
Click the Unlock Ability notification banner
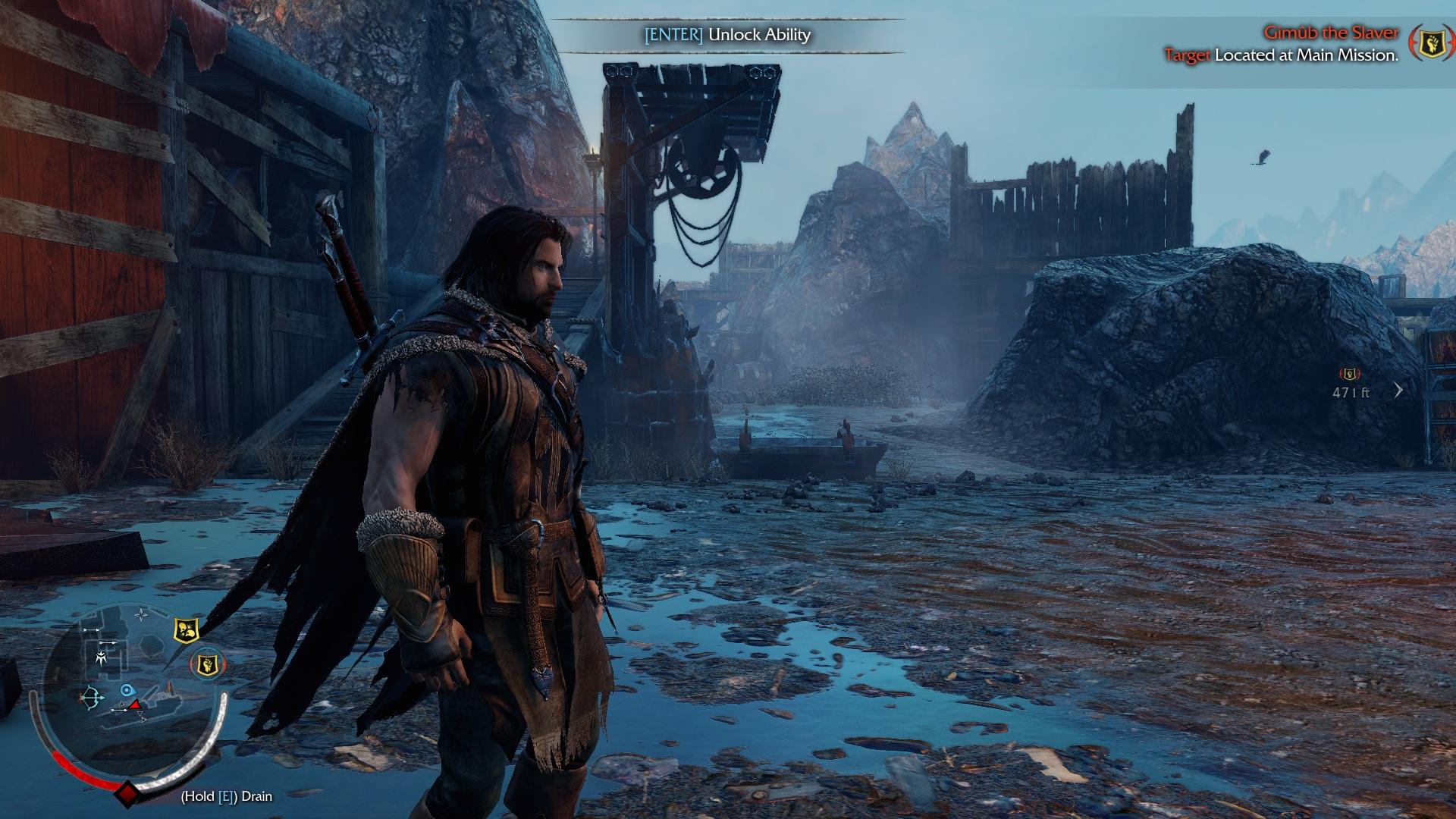pyautogui.click(x=728, y=35)
